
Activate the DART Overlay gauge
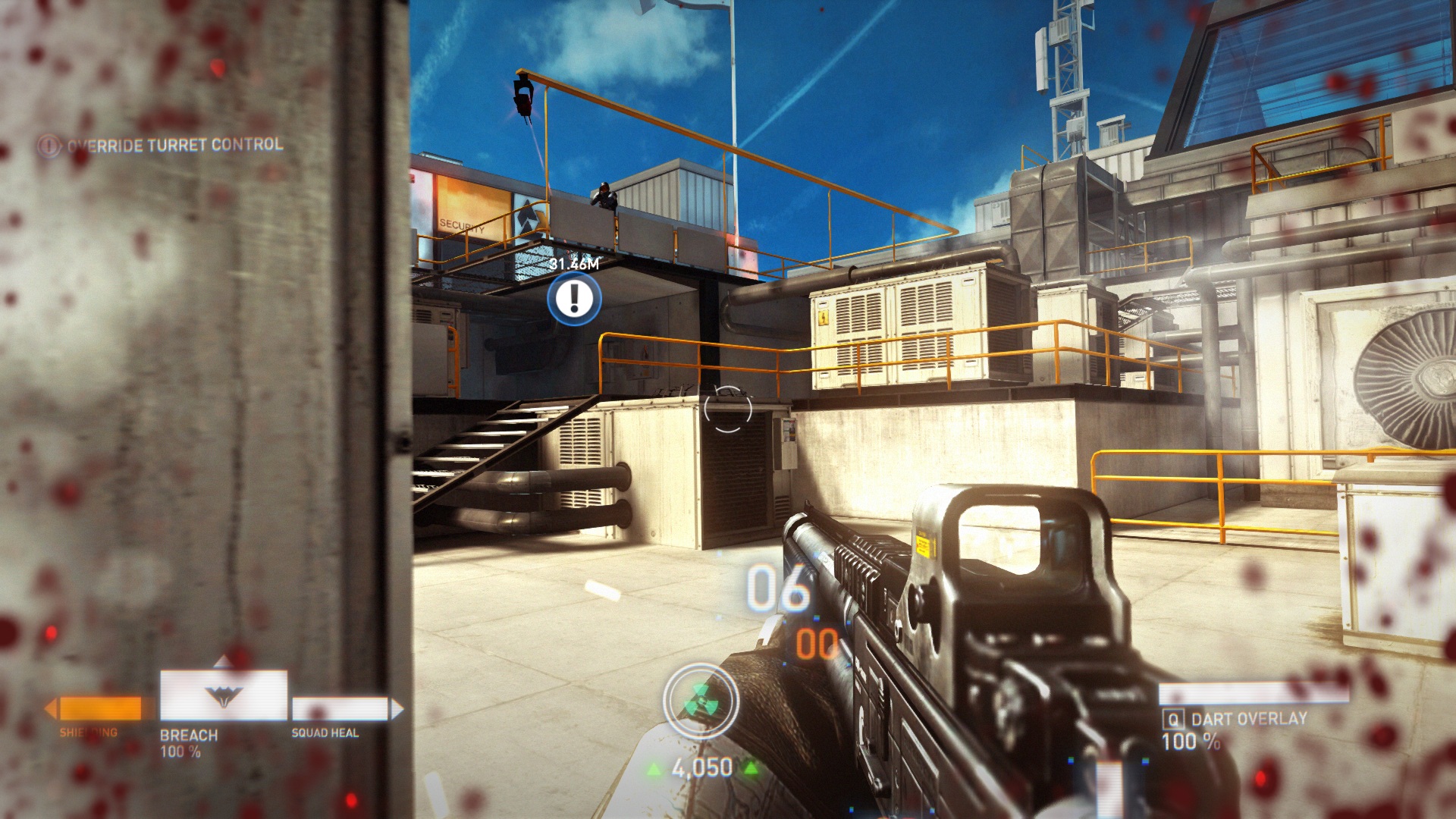coord(1253,694)
